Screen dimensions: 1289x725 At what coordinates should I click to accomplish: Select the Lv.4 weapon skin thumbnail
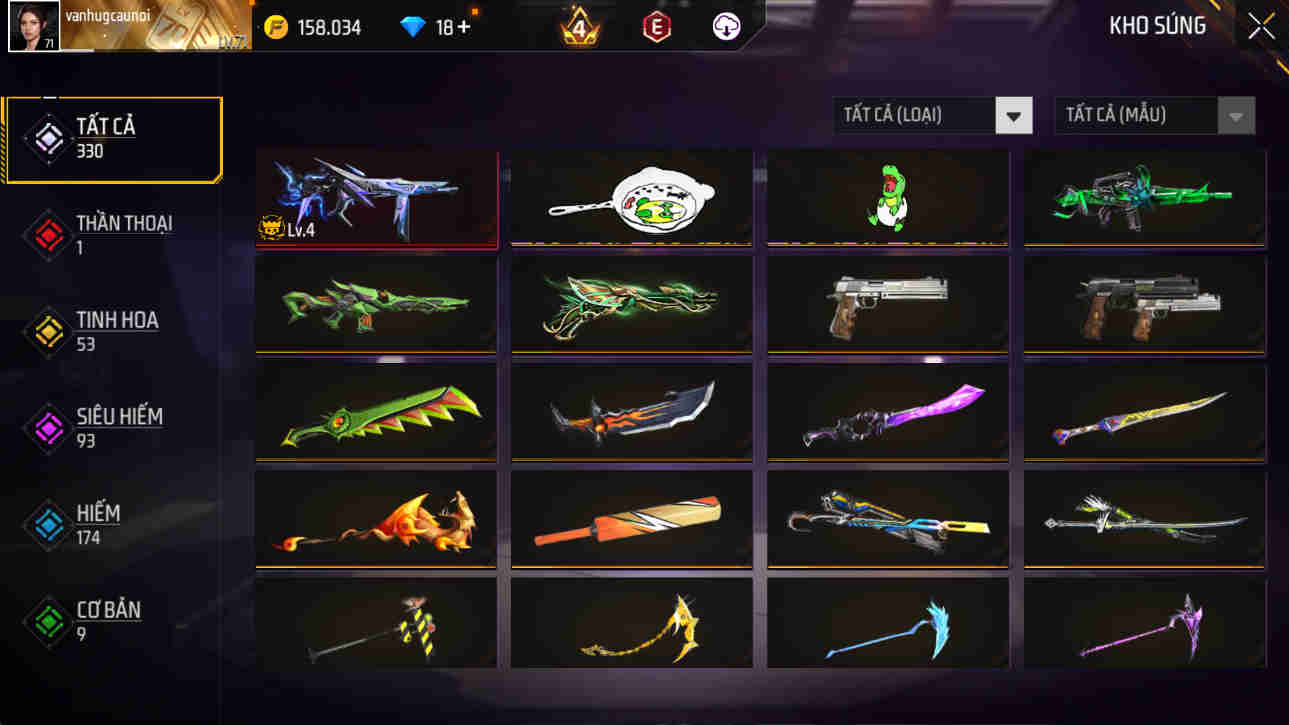[x=375, y=196]
